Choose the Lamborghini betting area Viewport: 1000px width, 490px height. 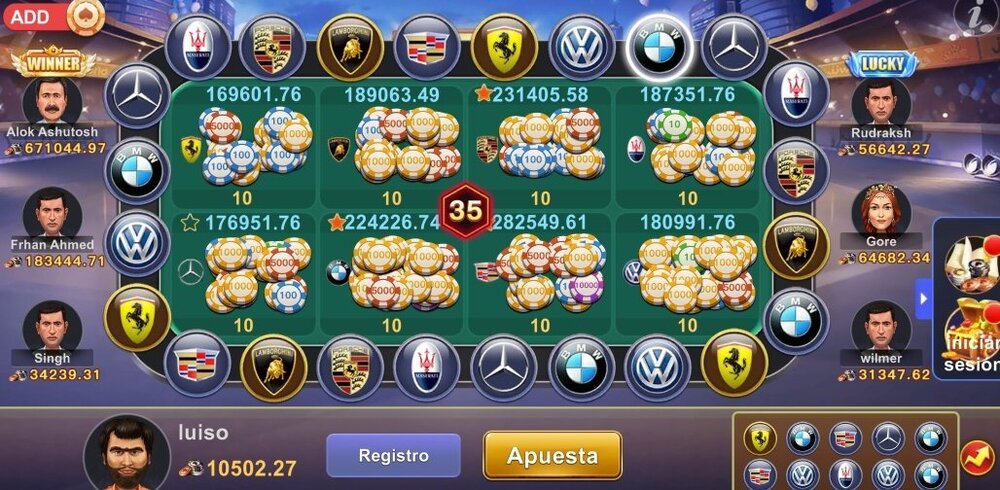392,146
